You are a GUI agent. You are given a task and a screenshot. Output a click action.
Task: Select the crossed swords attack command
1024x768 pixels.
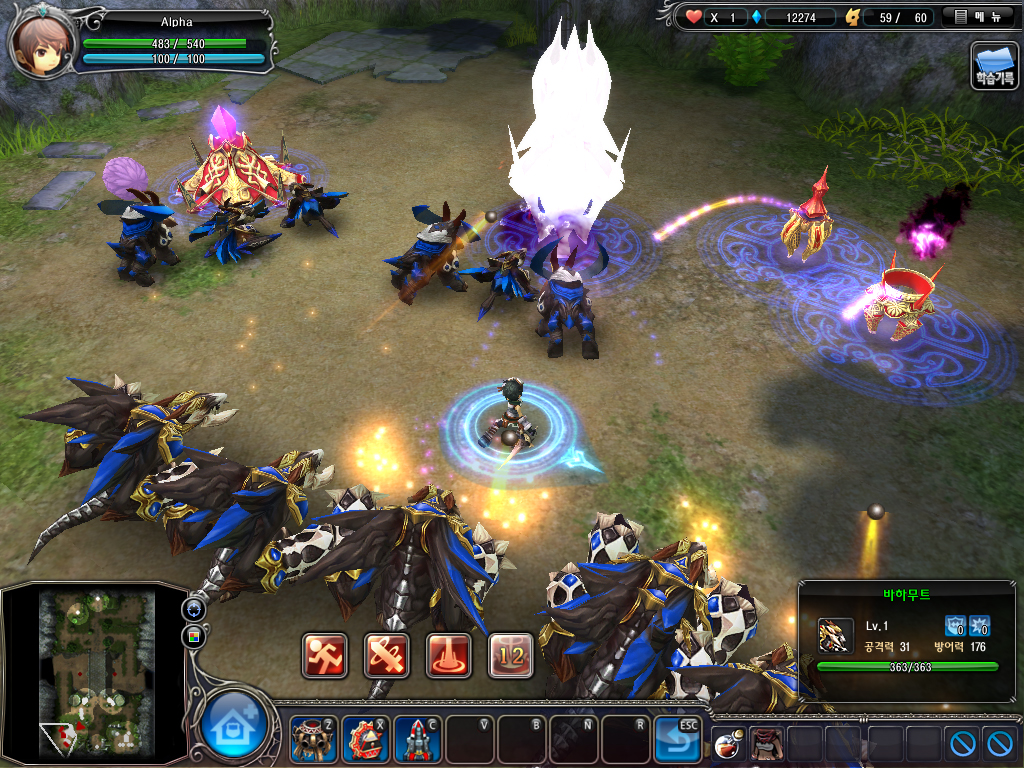tap(387, 655)
